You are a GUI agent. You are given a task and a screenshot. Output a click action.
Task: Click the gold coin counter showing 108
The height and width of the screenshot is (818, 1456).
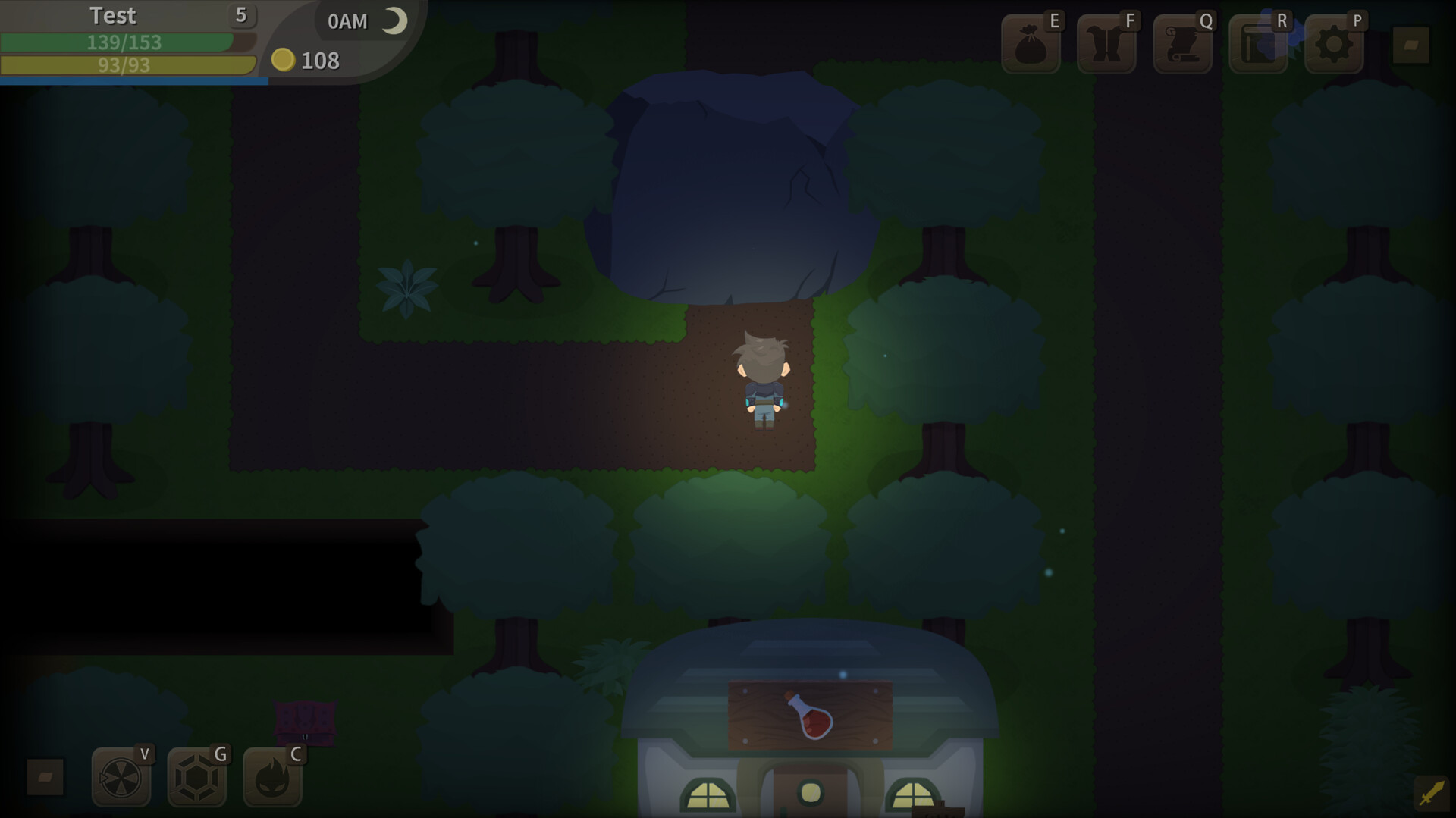[x=307, y=61]
